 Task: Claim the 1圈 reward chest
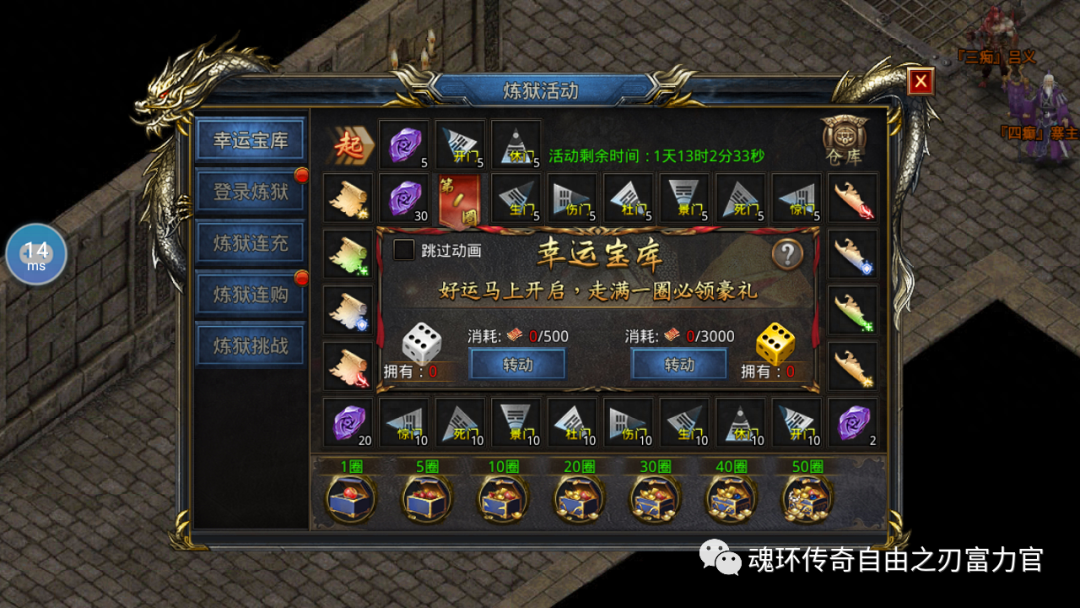pyautogui.click(x=351, y=497)
